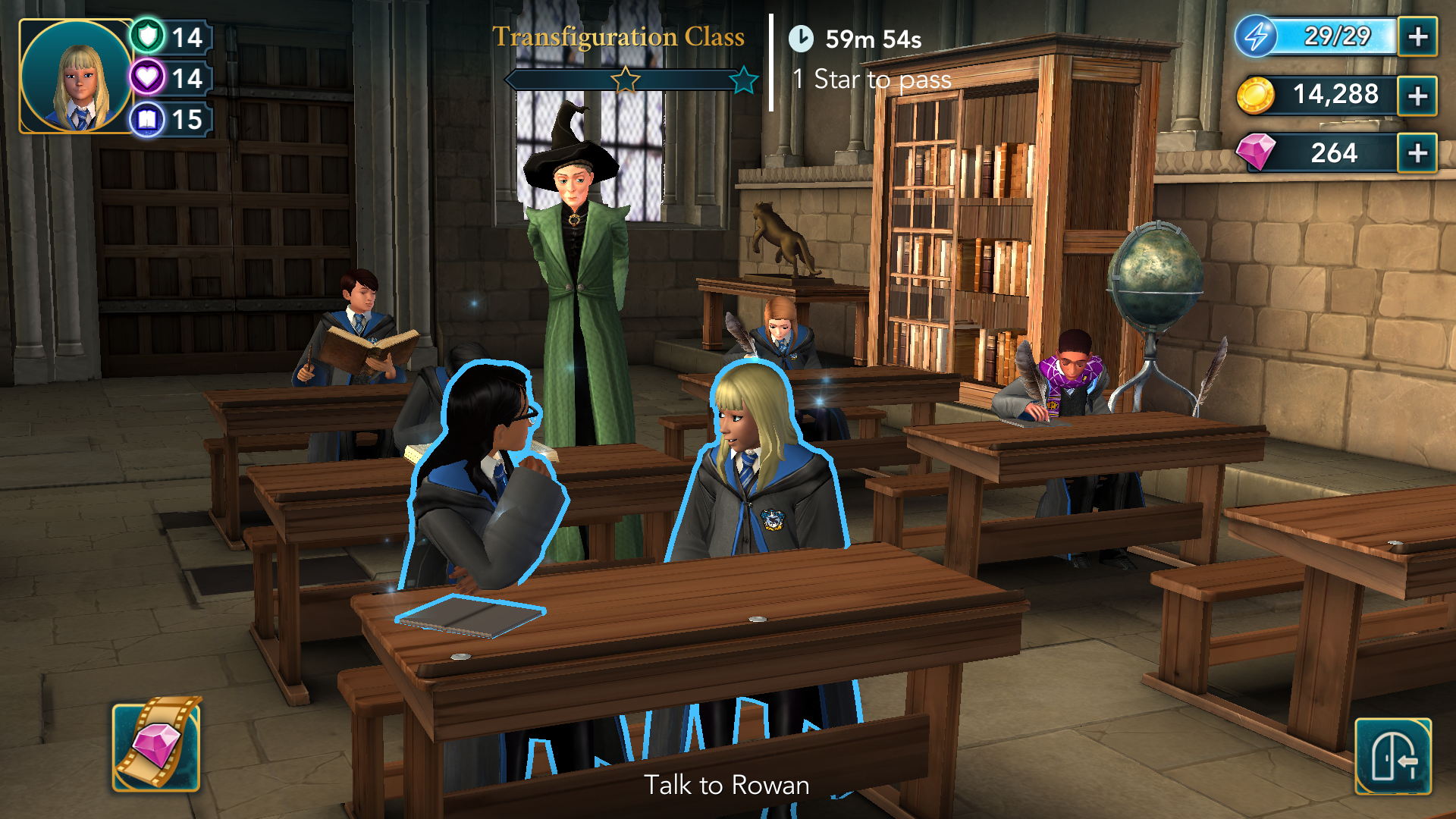This screenshot has height=819, width=1456.
Task: Tap the glowing notebook on the desk
Action: (x=470, y=614)
